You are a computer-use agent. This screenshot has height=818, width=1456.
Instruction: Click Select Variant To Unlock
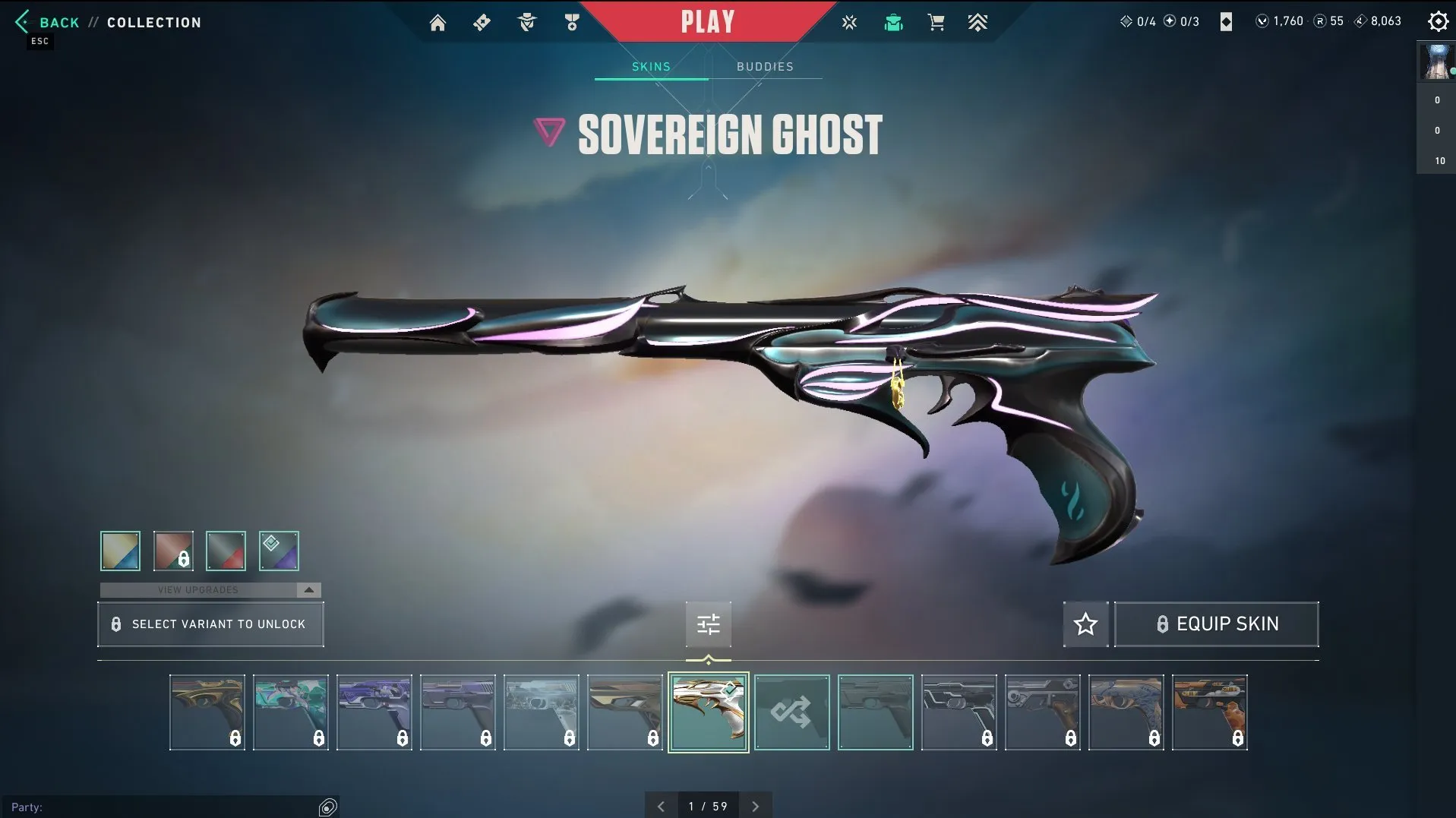210,624
